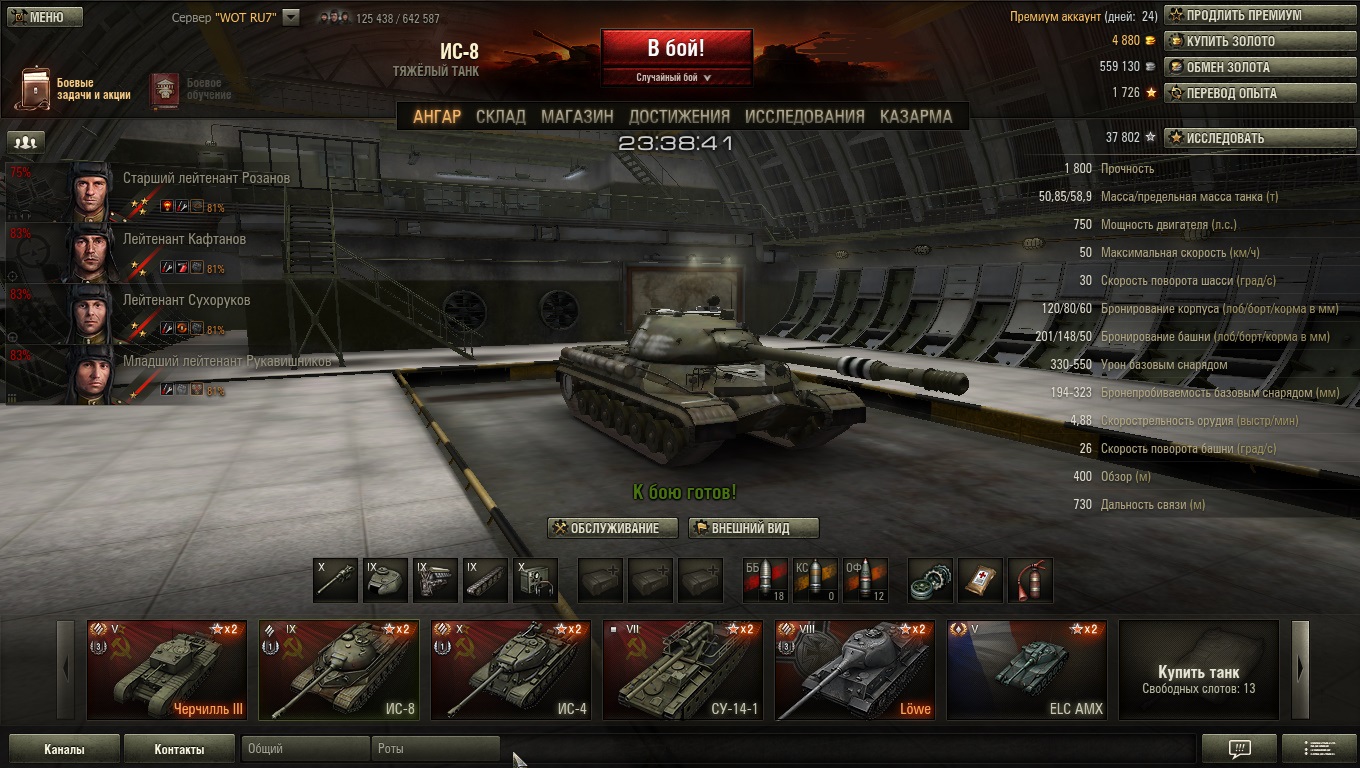Open ПЕРЕВОД ОПЫТА conversion
The image size is (1360, 768).
point(1243,94)
